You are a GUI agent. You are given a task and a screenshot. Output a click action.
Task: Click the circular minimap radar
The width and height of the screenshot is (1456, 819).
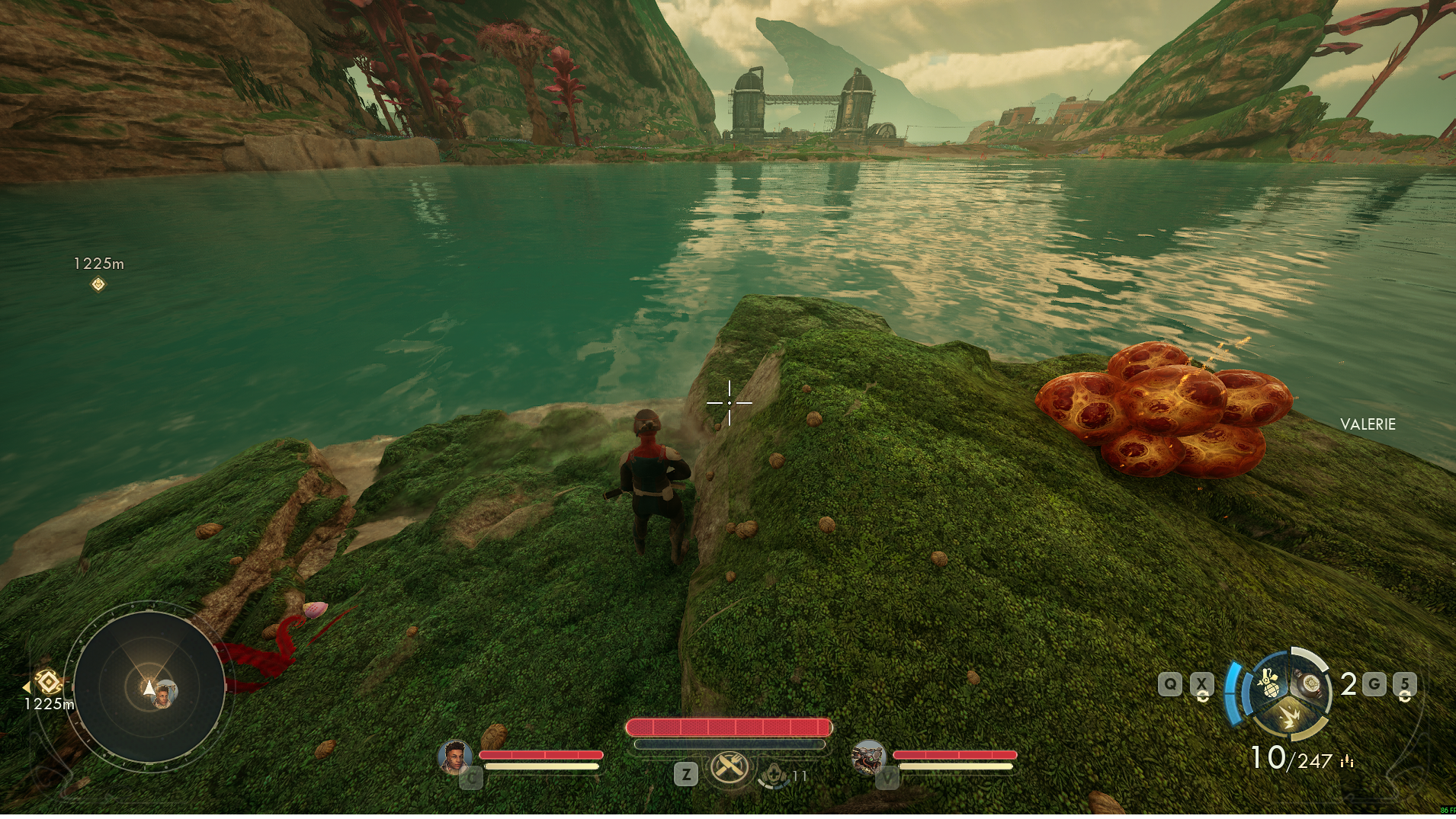(149, 688)
